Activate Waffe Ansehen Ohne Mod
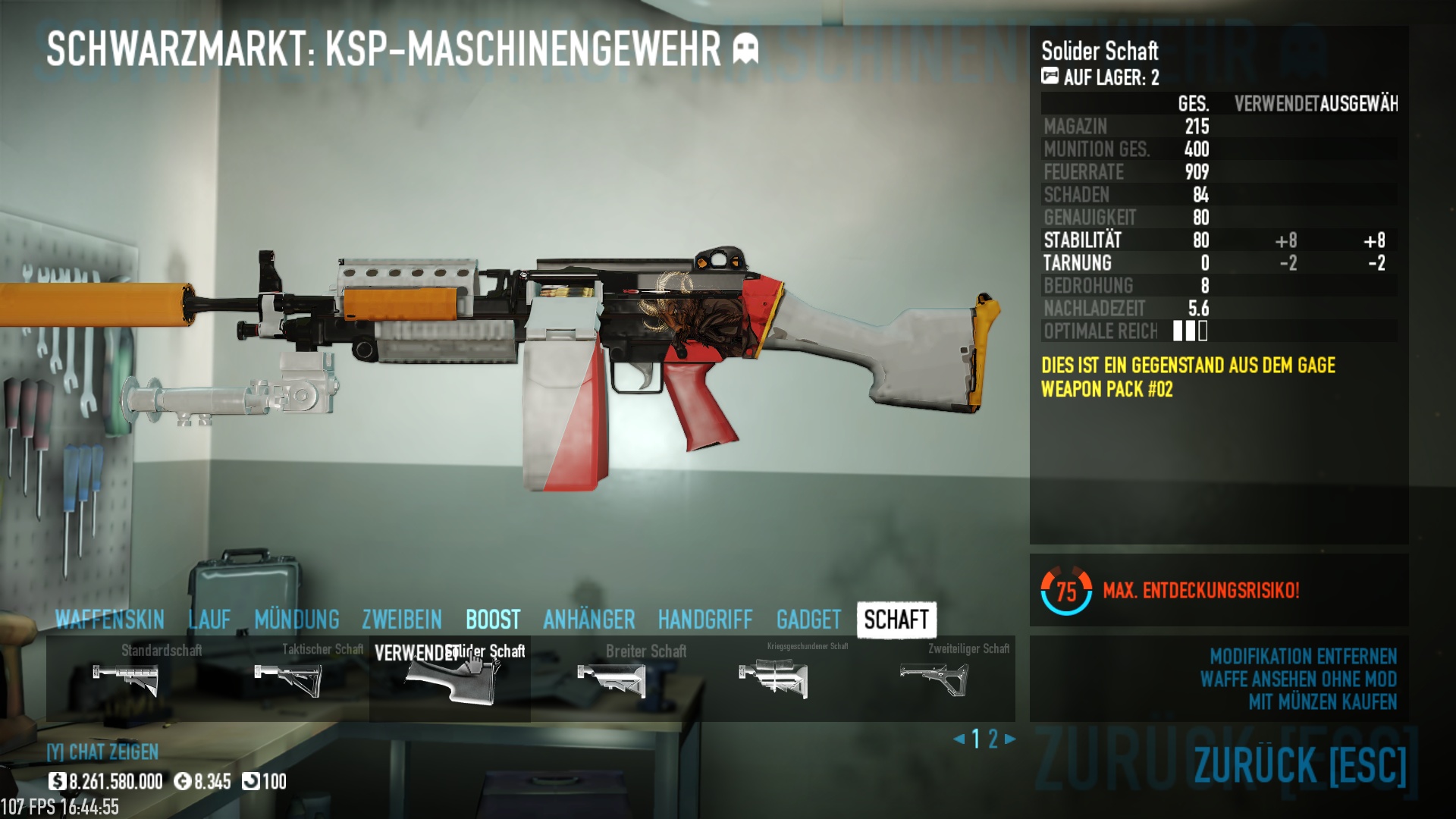The width and height of the screenshot is (1456, 819). [x=1298, y=679]
